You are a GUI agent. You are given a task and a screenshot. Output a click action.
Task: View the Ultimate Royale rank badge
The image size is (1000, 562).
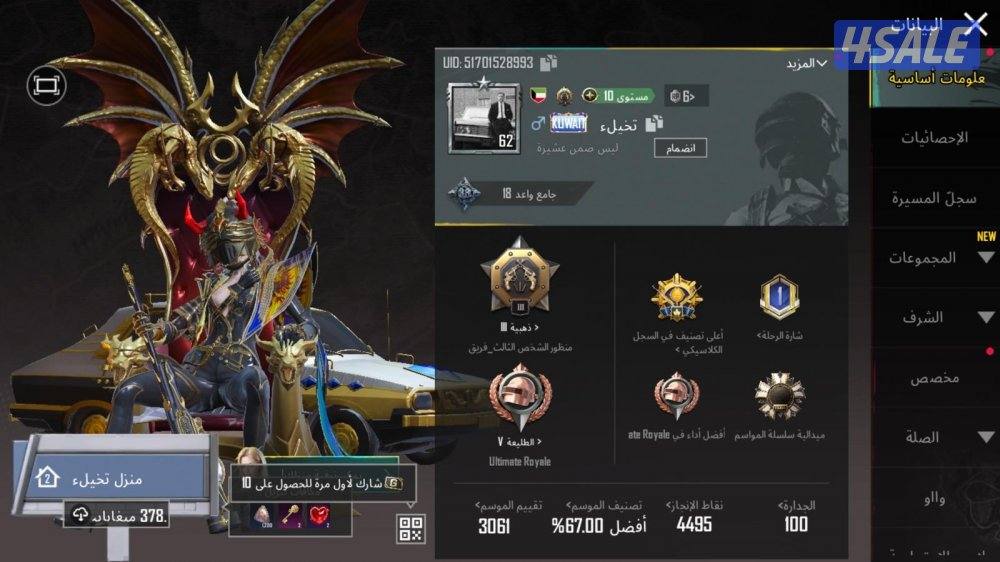click(520, 400)
